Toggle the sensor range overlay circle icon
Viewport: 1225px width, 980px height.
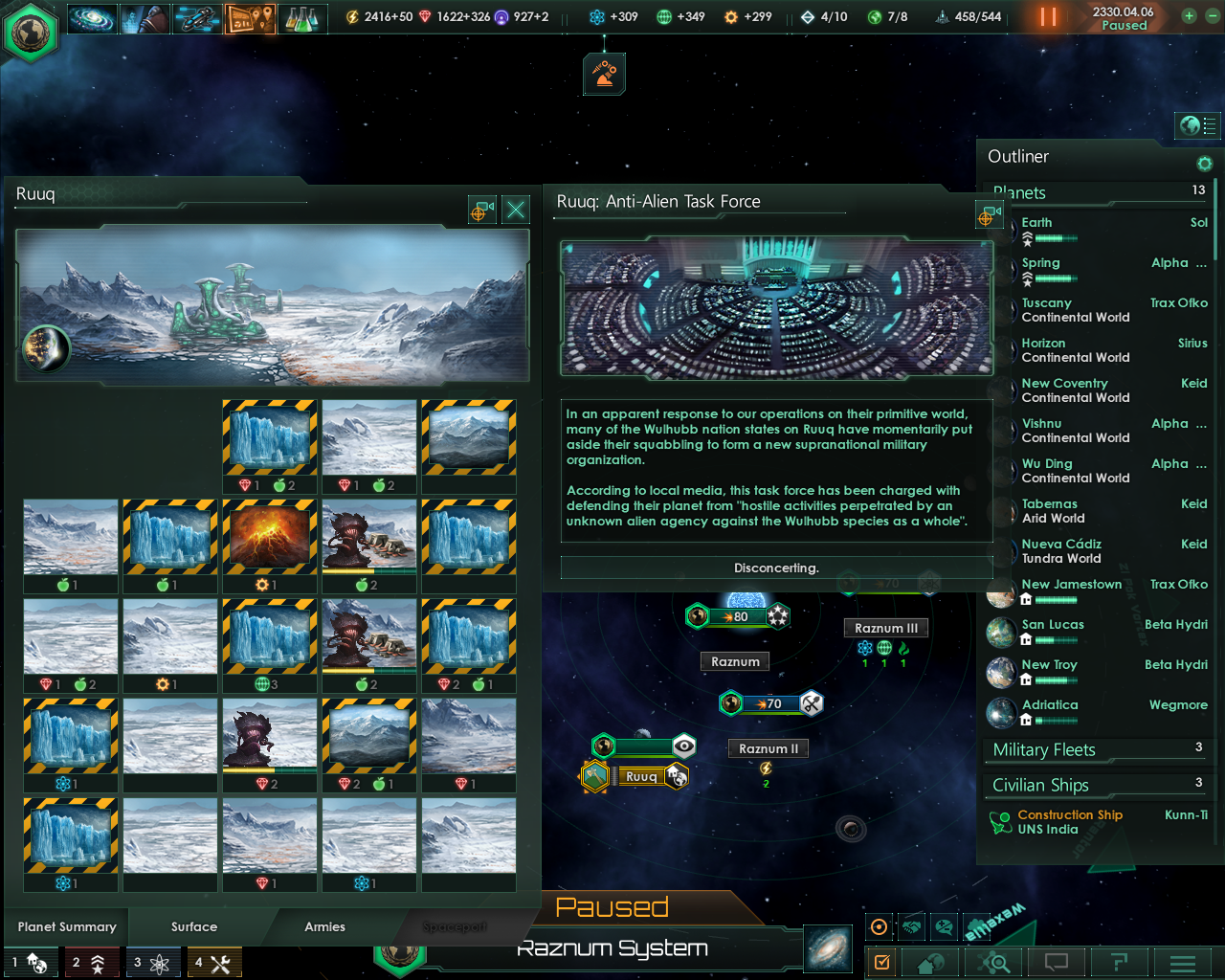tap(879, 925)
